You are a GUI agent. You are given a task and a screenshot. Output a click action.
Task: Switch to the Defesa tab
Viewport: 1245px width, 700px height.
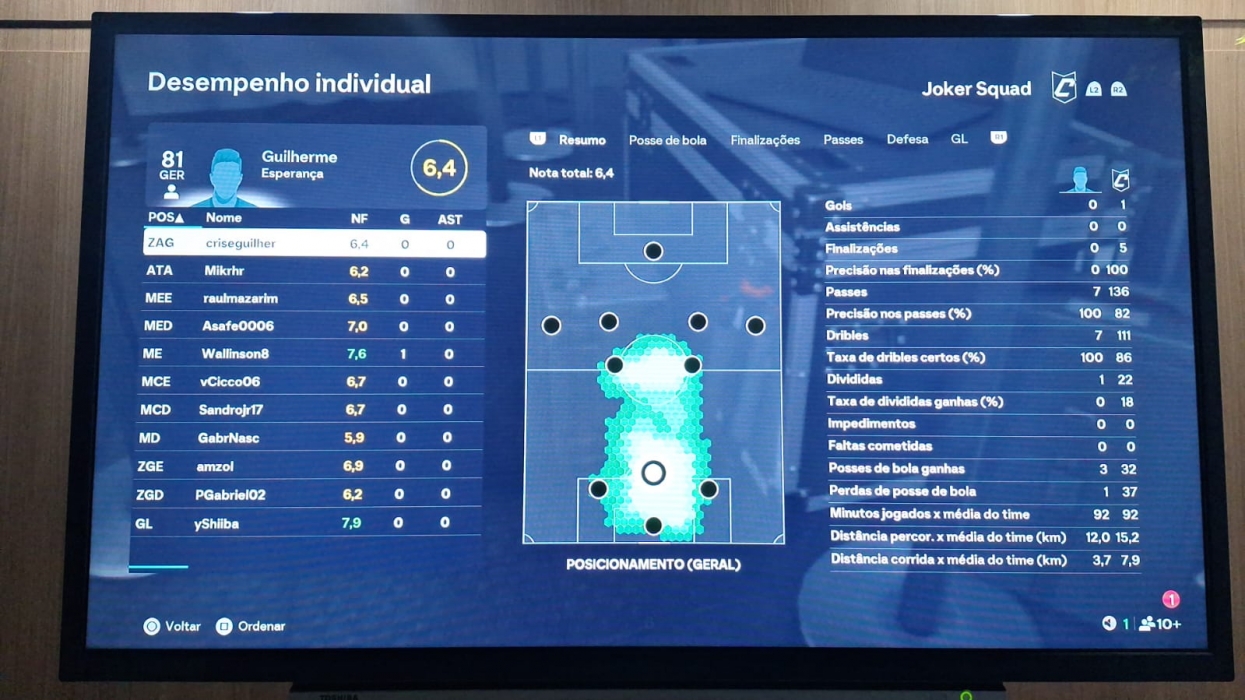click(x=906, y=140)
